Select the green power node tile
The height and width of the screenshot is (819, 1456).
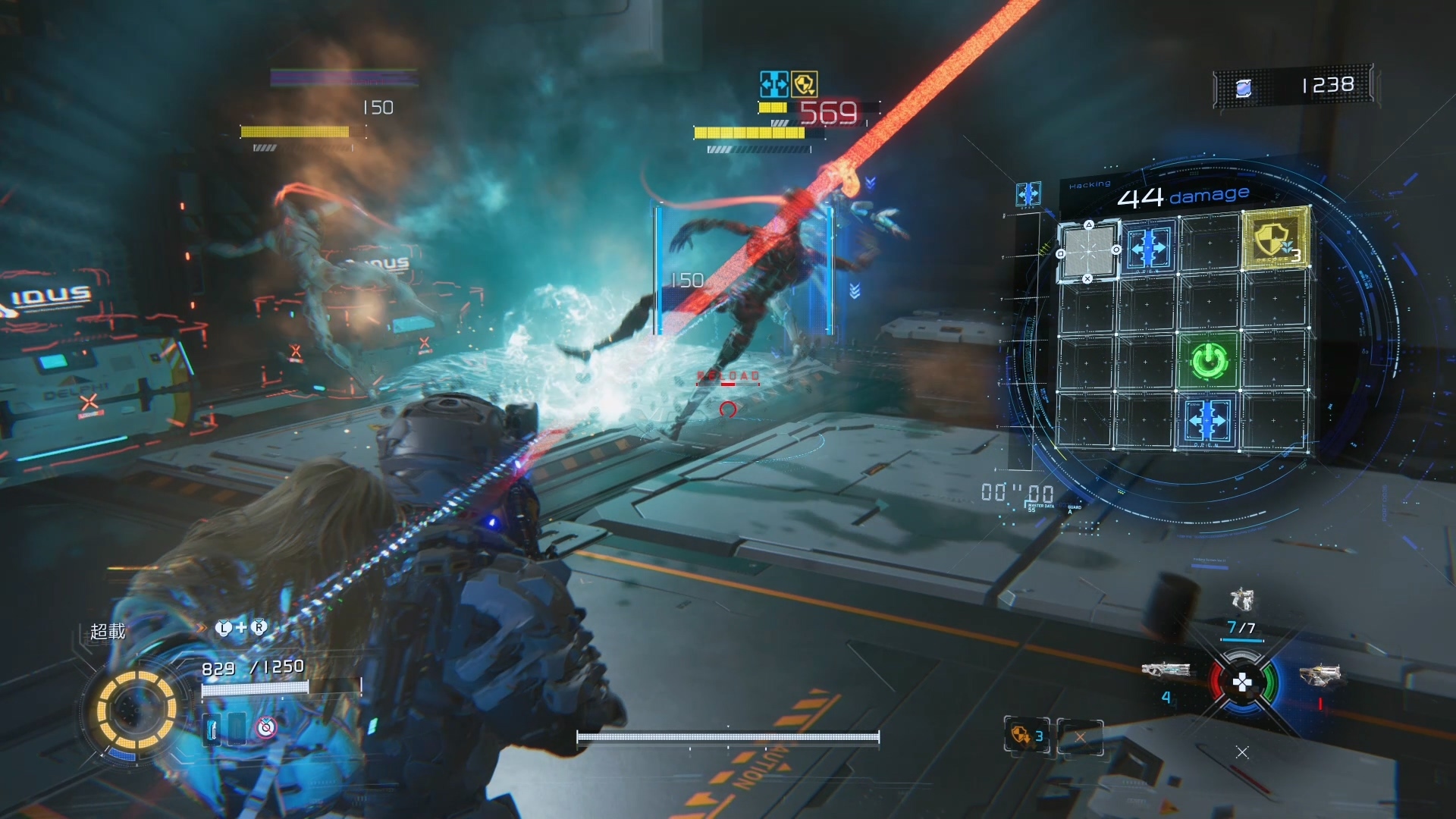(x=1209, y=361)
